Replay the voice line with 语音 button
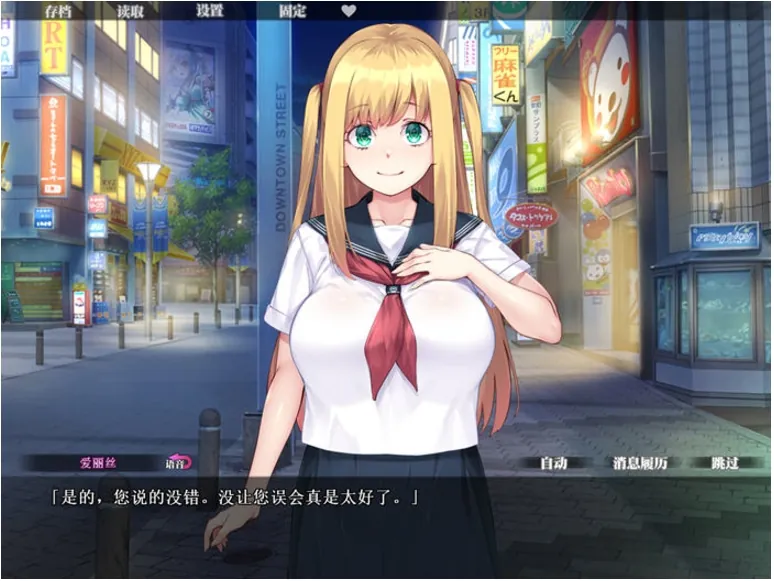This screenshot has height=581, width=774. [x=178, y=462]
